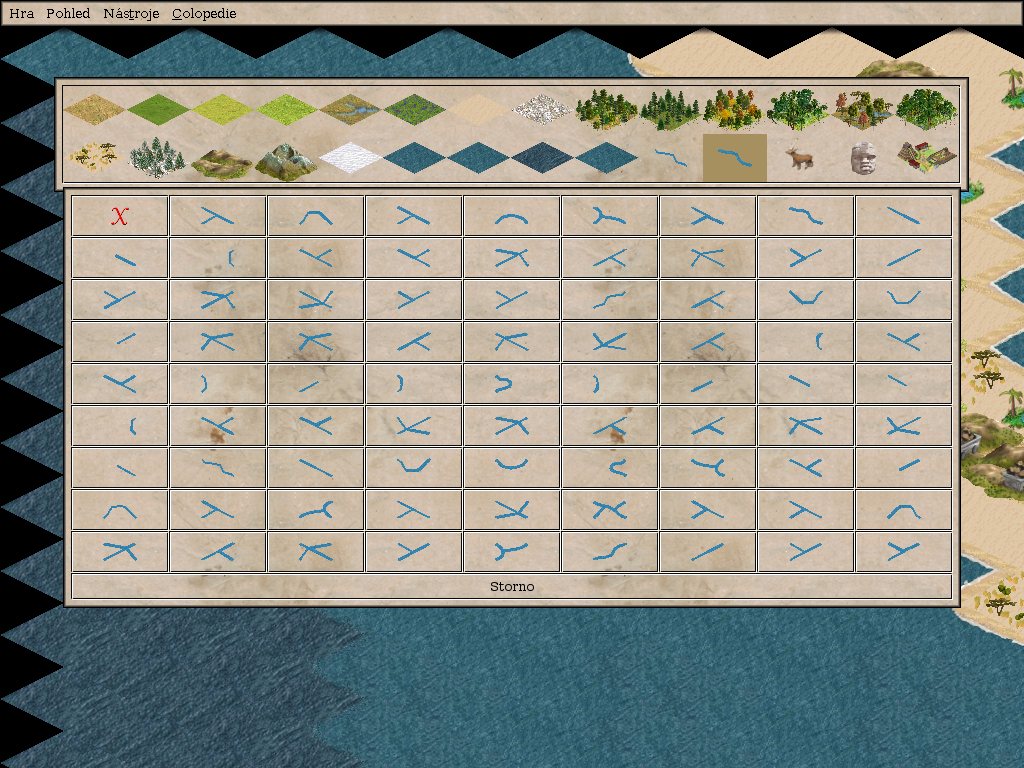Select the mountains terrain tile
The height and width of the screenshot is (768, 1024).
coord(286,160)
